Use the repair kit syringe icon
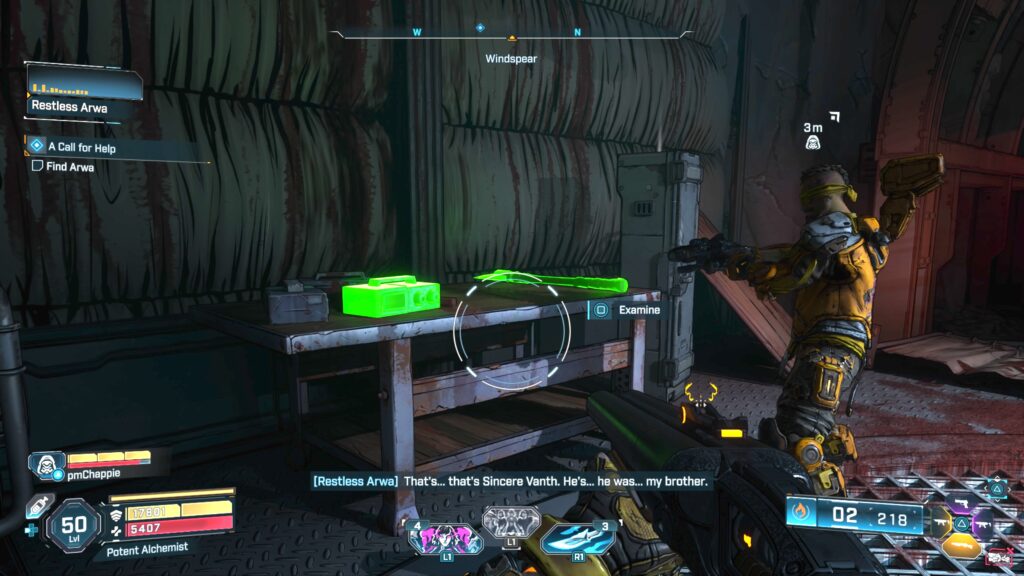 37,506
